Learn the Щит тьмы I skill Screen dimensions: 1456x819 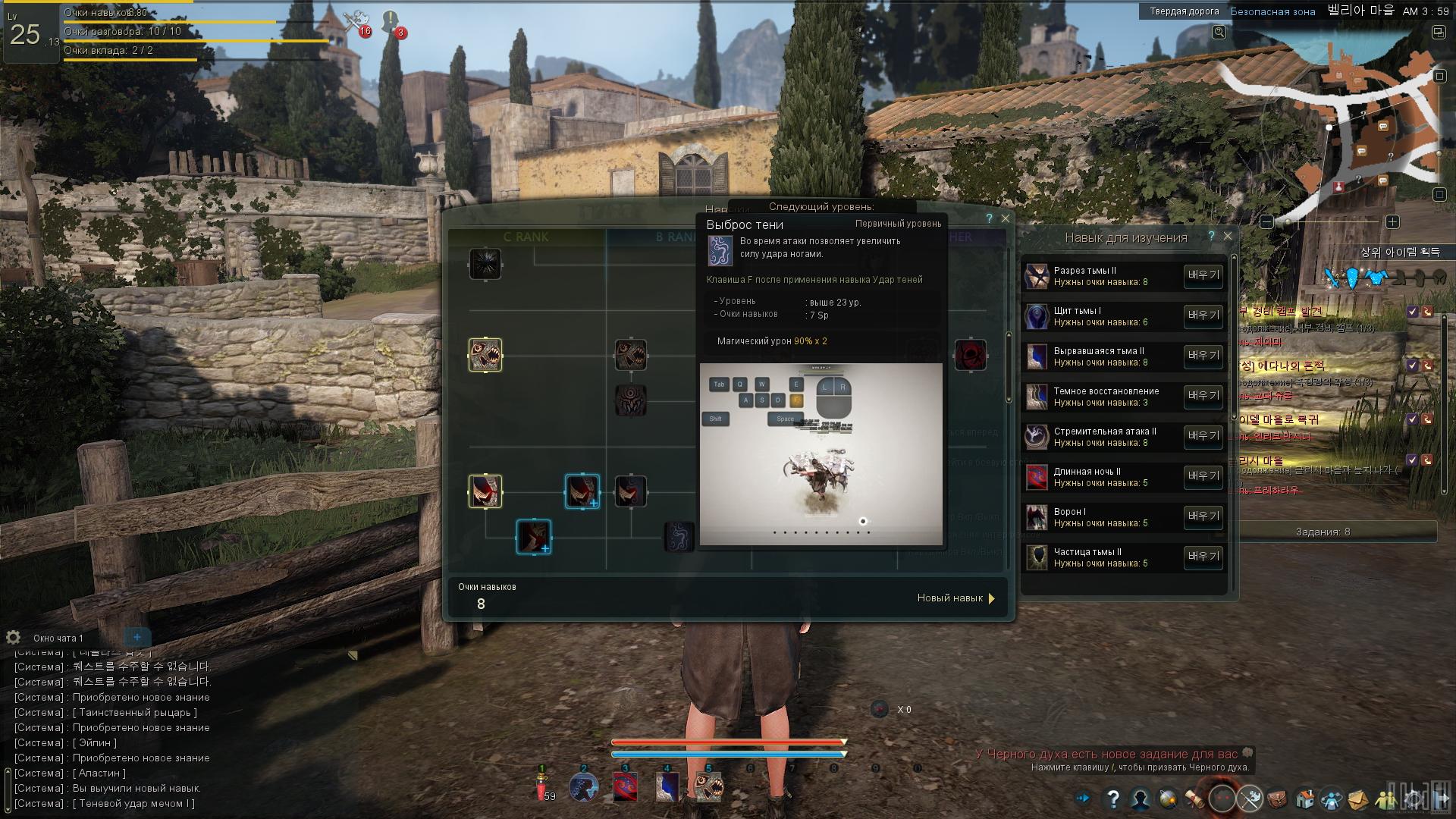1203,316
